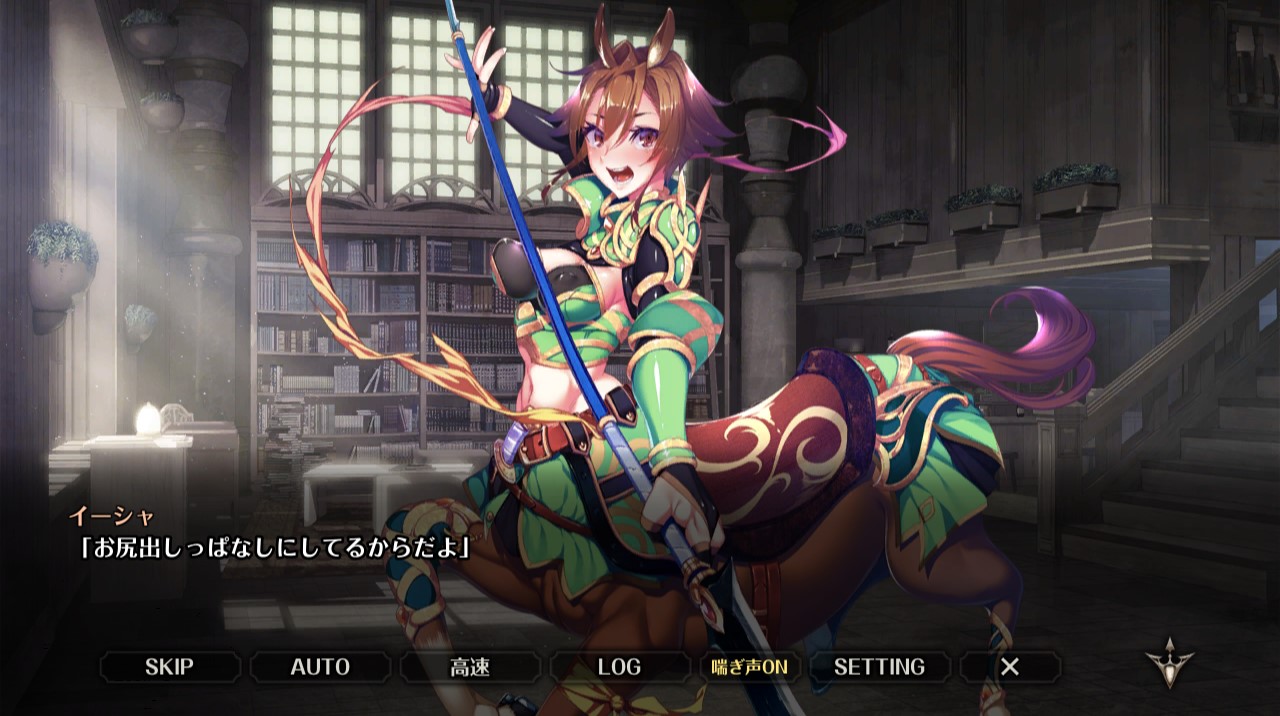The image size is (1280, 716).
Task: Toggle the 喘ぎ声ON voice option
Action: tap(750, 667)
